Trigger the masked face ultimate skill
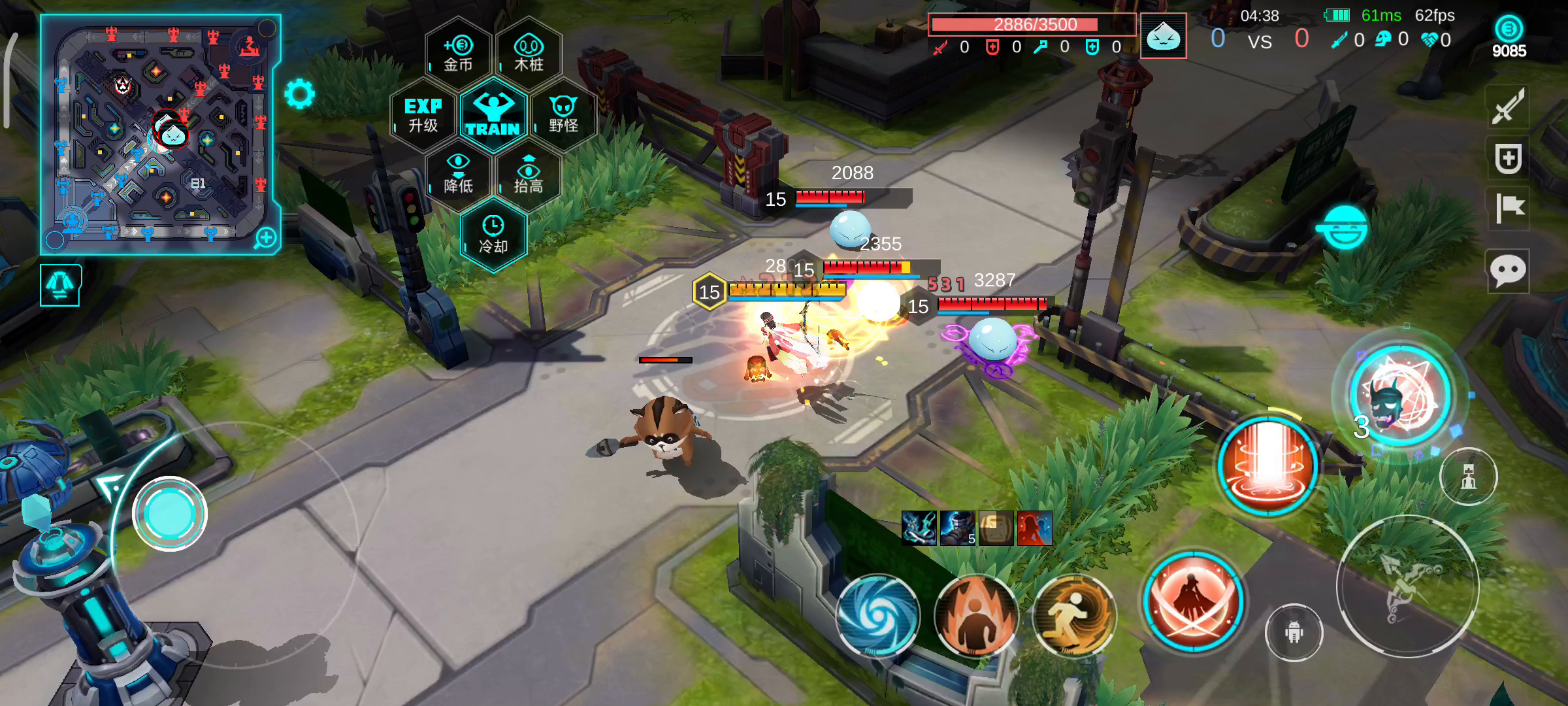Viewport: 1568px width, 706px height. [1400, 395]
